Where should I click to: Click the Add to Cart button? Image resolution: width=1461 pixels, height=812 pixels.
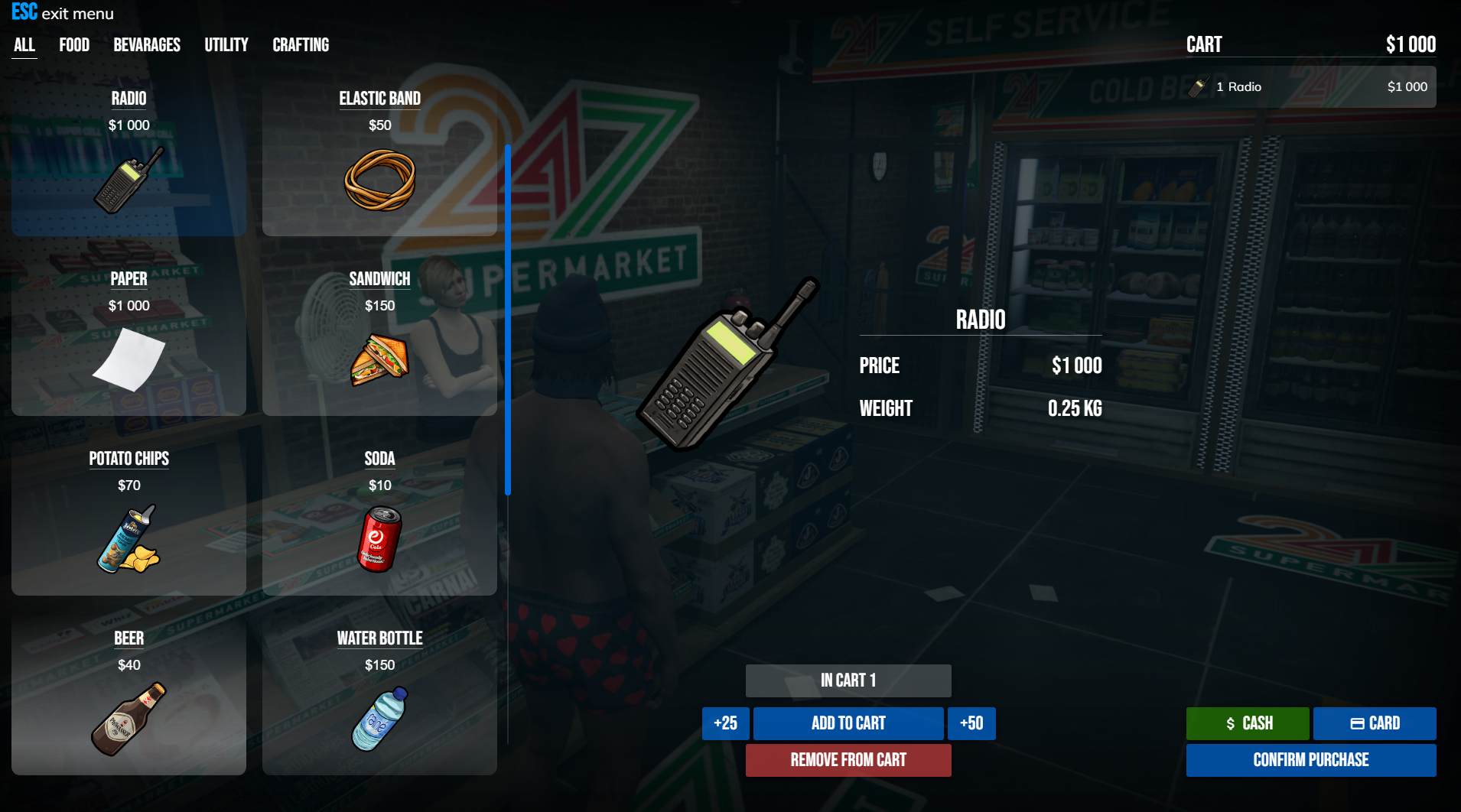[848, 723]
